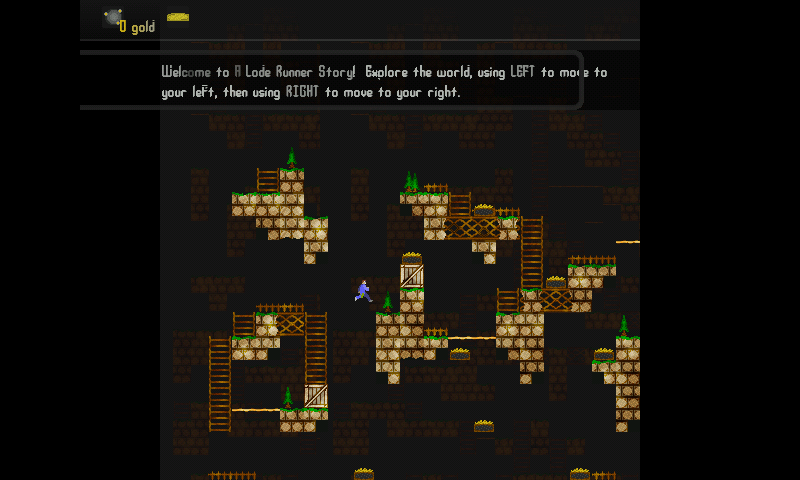Select the gold bar icon in the HUD

(x=178, y=17)
